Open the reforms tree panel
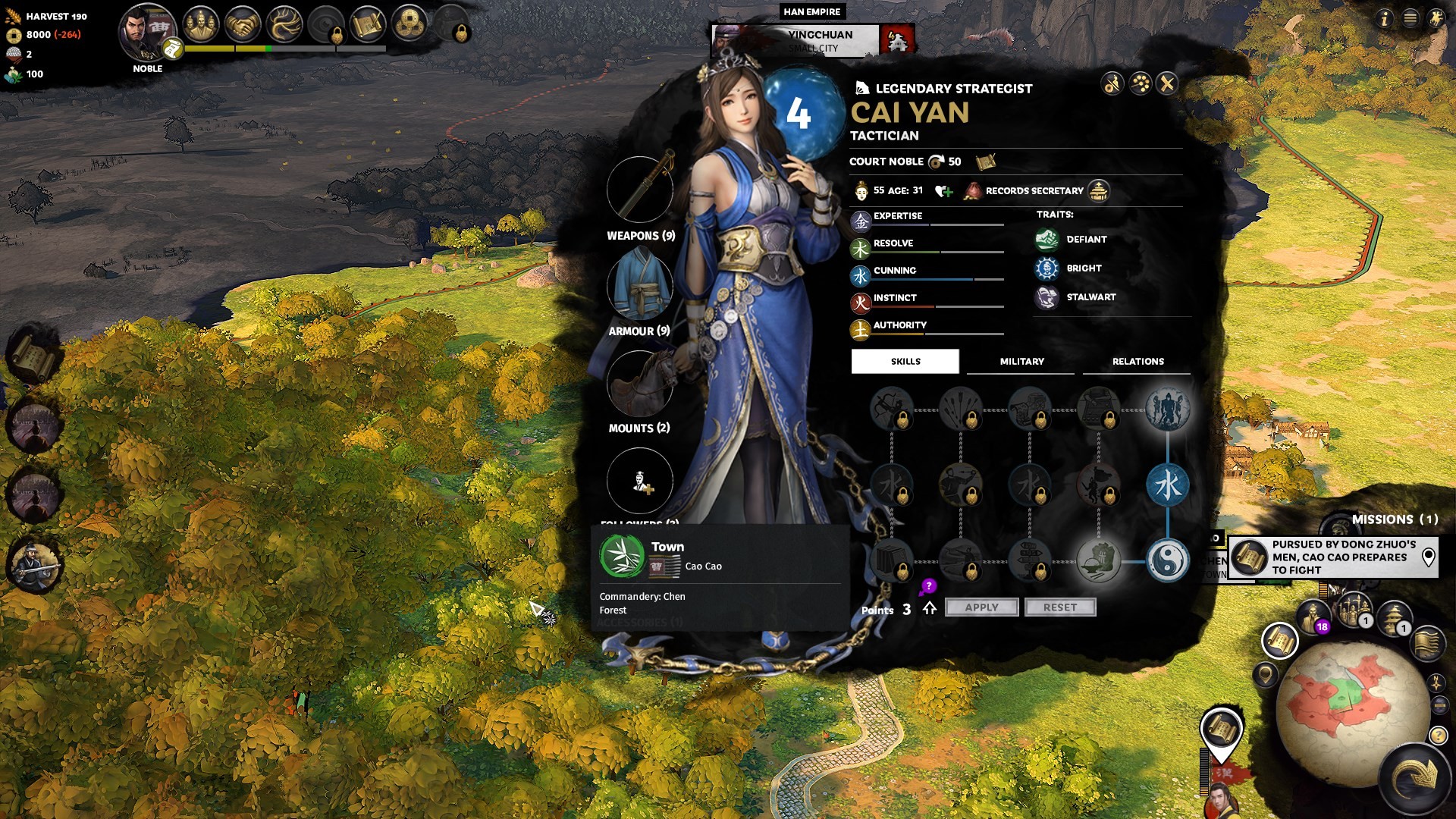The image size is (1456, 819). pyautogui.click(x=284, y=25)
